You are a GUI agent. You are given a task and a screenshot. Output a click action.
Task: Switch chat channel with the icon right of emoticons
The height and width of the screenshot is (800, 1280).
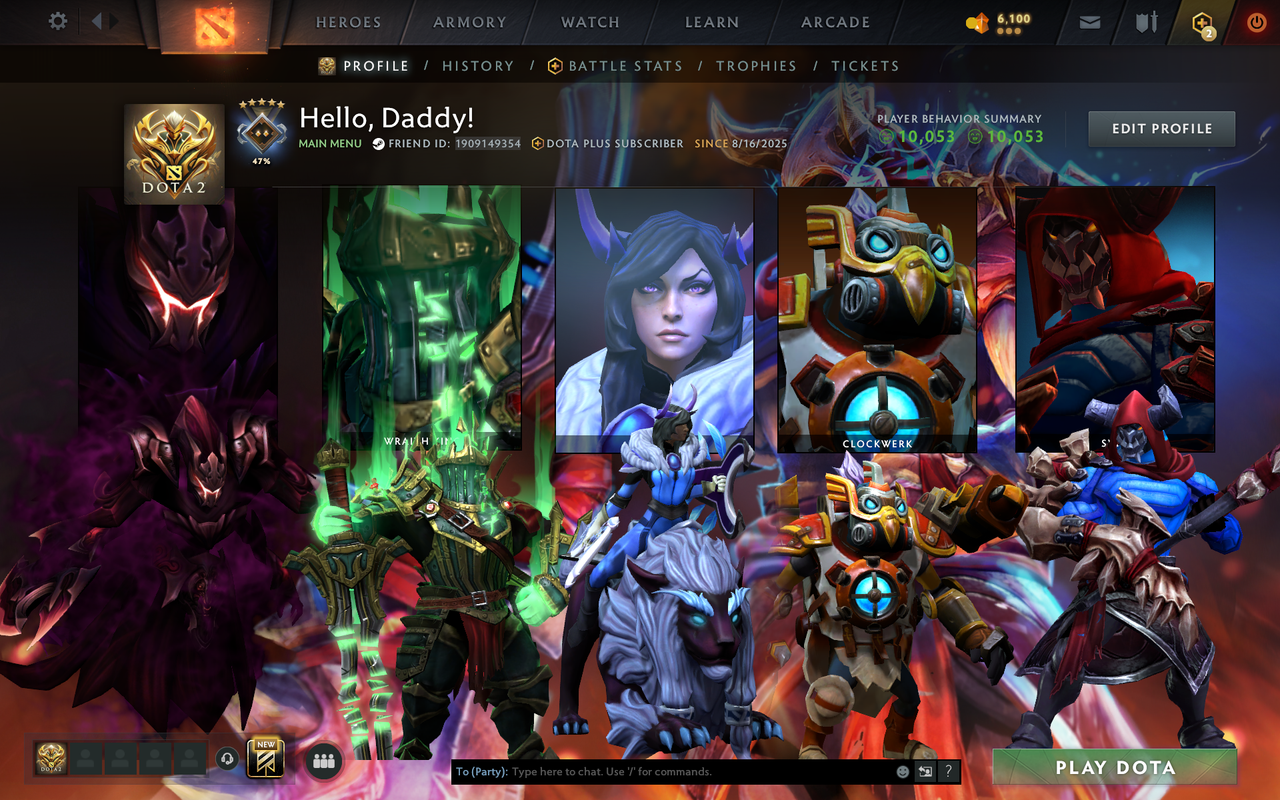pos(923,771)
